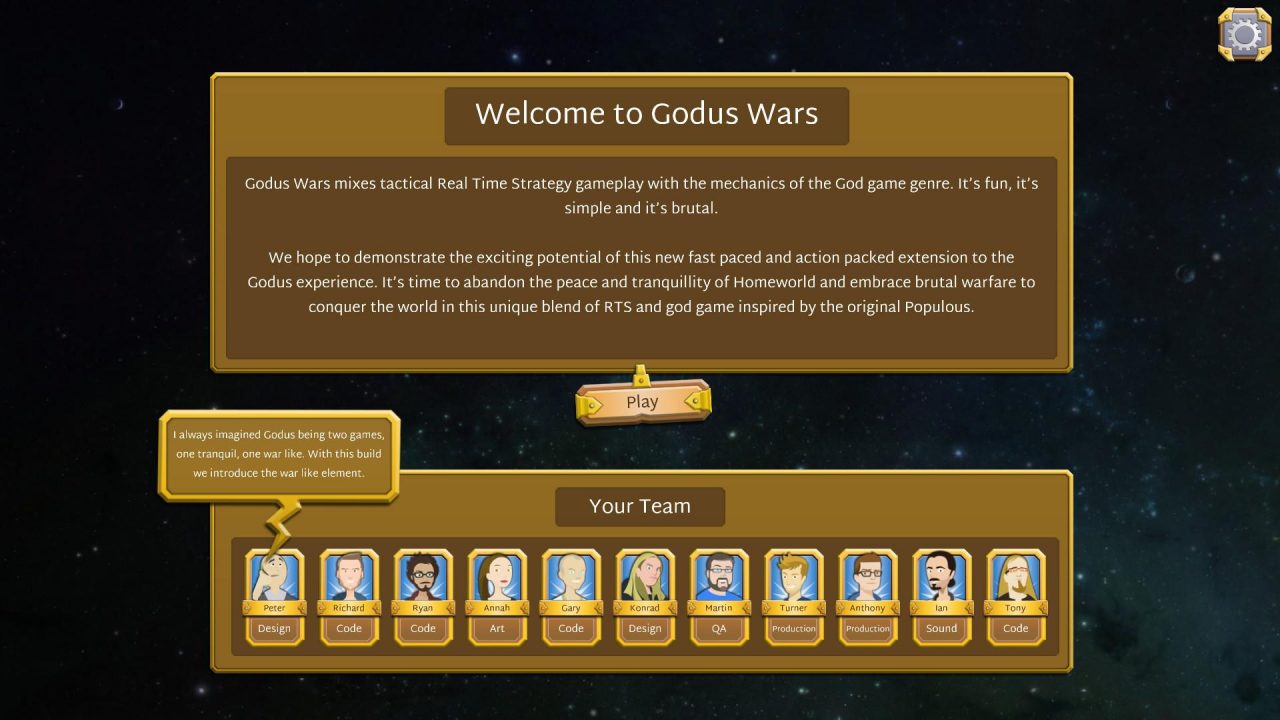The image size is (1280, 720).
Task: Select Ian's Sound portrait icon
Action: [941, 577]
